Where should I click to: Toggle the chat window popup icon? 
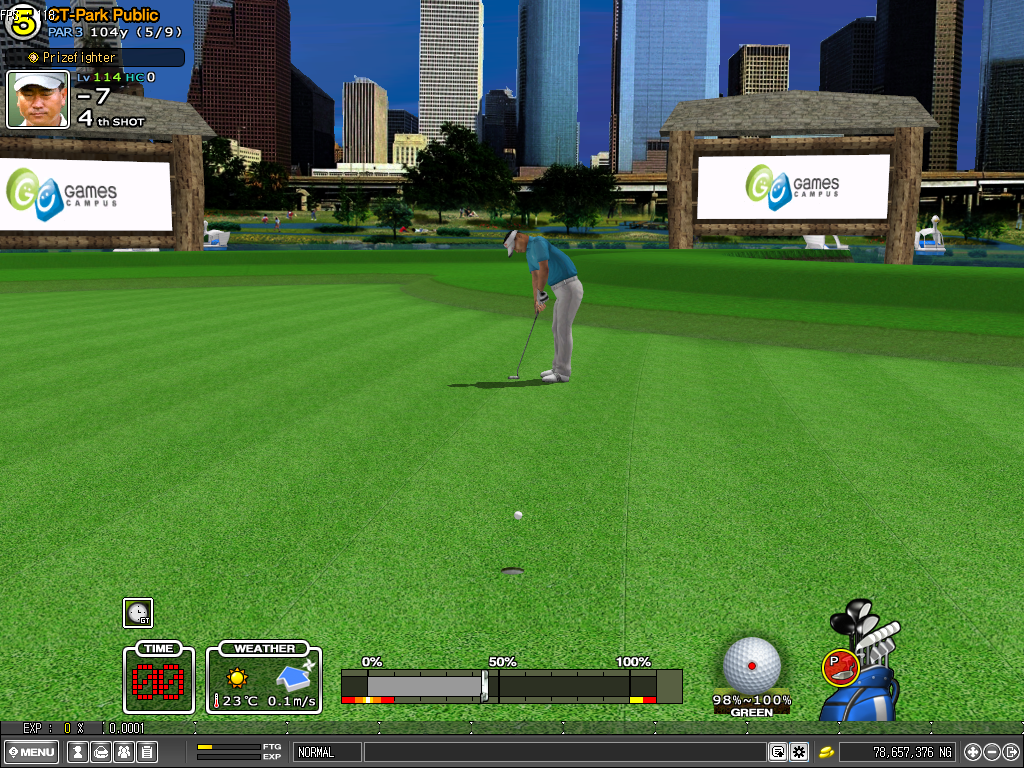click(777, 752)
